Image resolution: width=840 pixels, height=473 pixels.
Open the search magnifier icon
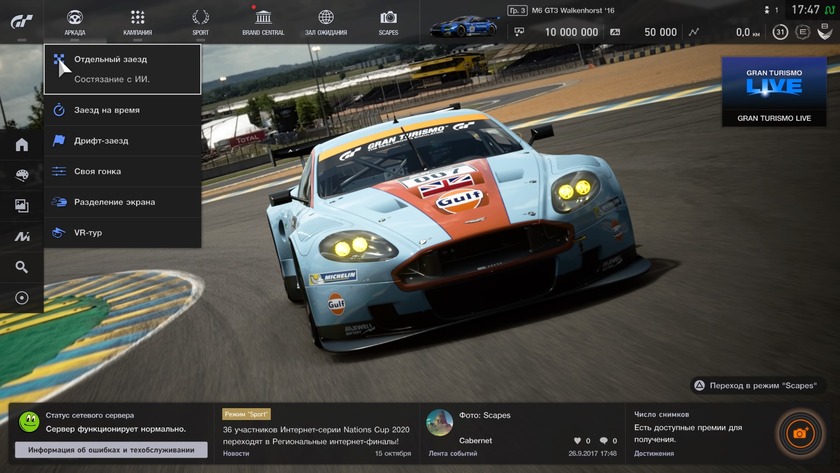pos(21,267)
